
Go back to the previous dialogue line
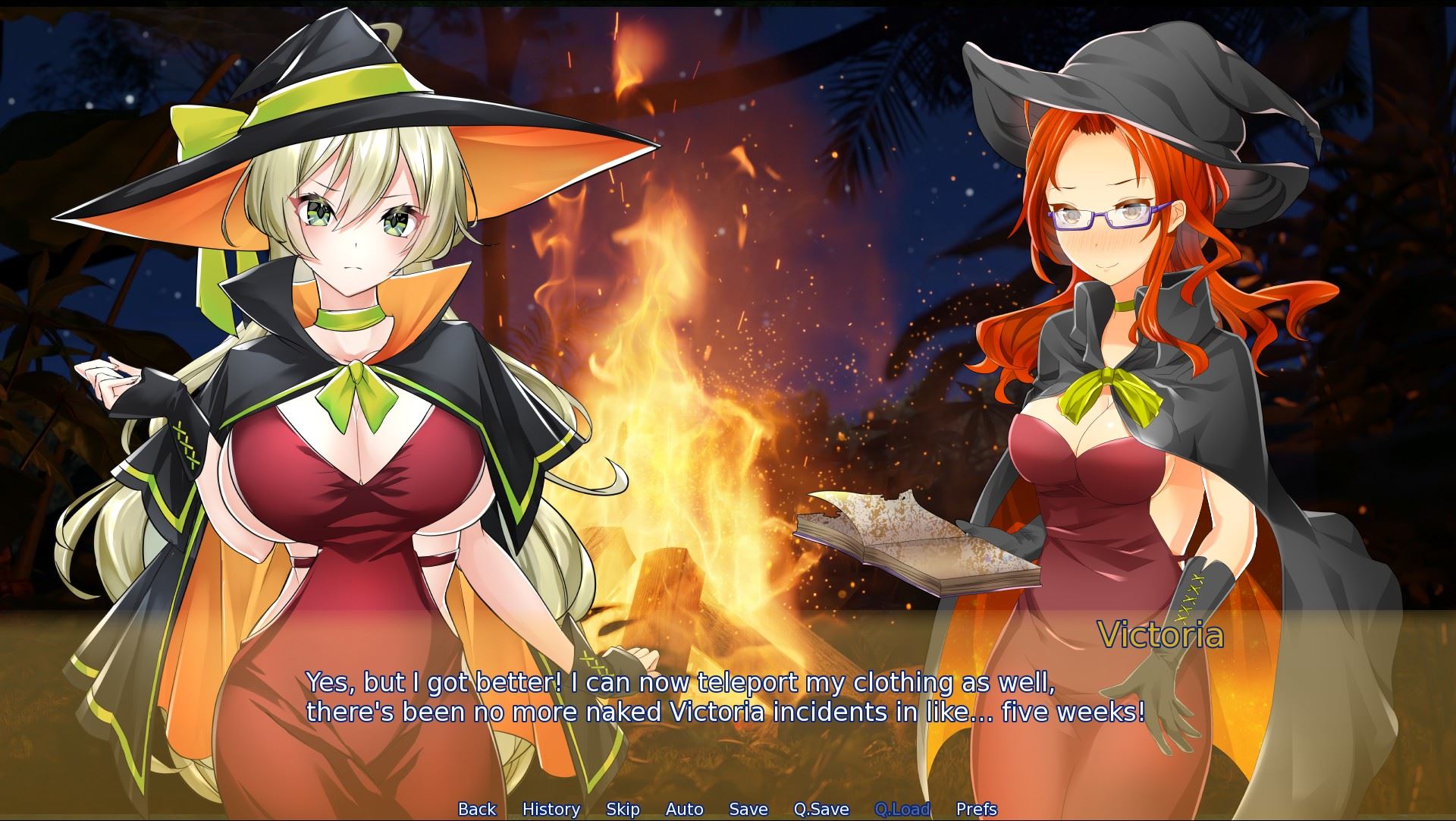(x=477, y=809)
